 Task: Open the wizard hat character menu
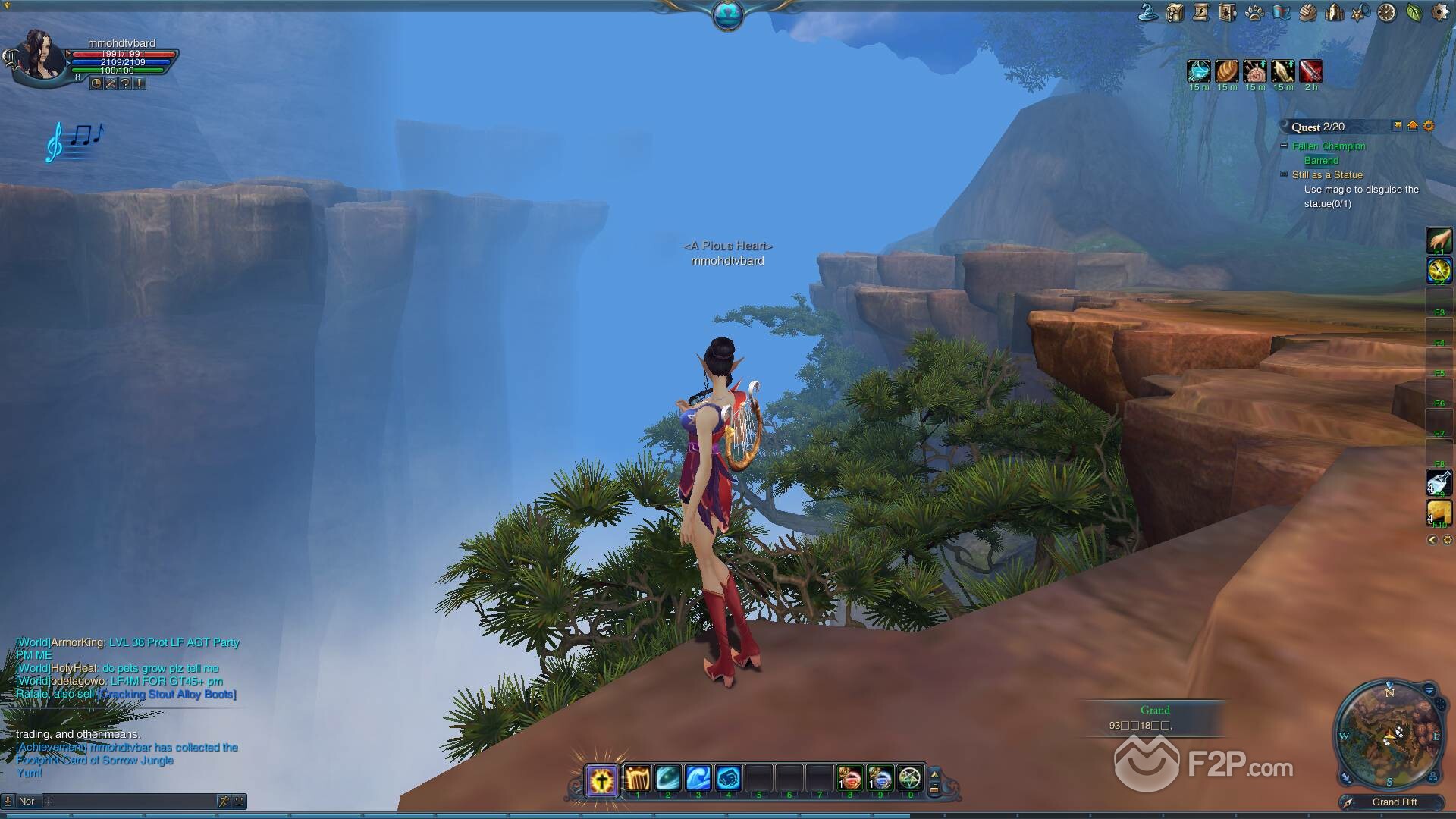[x=1148, y=12]
